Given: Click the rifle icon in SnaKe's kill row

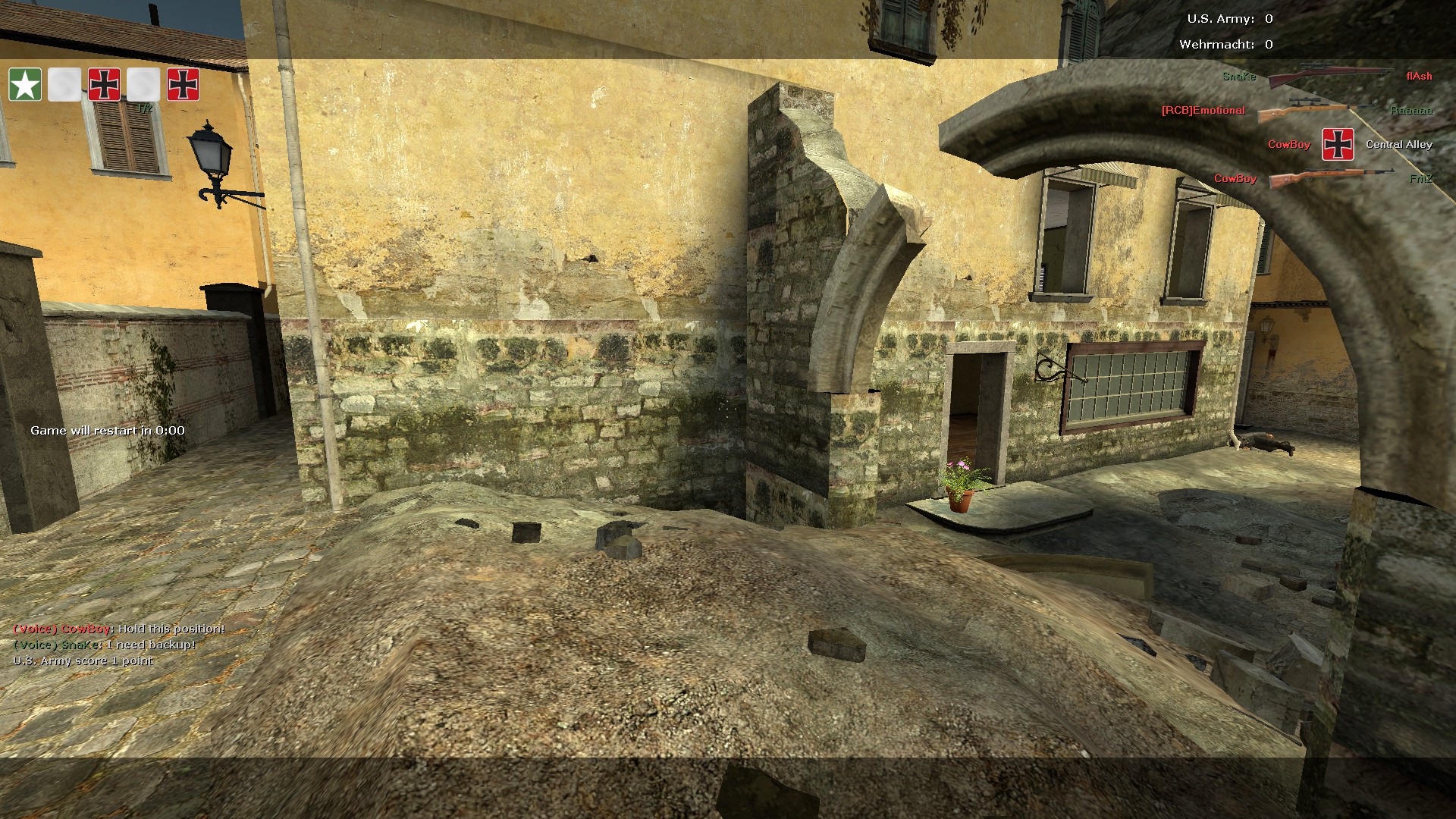Looking at the screenshot, I should point(1329,76).
